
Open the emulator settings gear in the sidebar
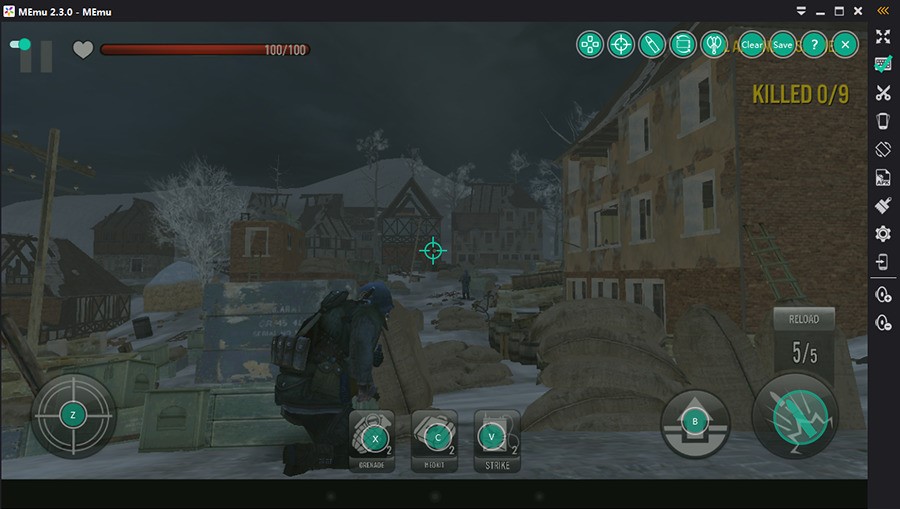pos(883,234)
